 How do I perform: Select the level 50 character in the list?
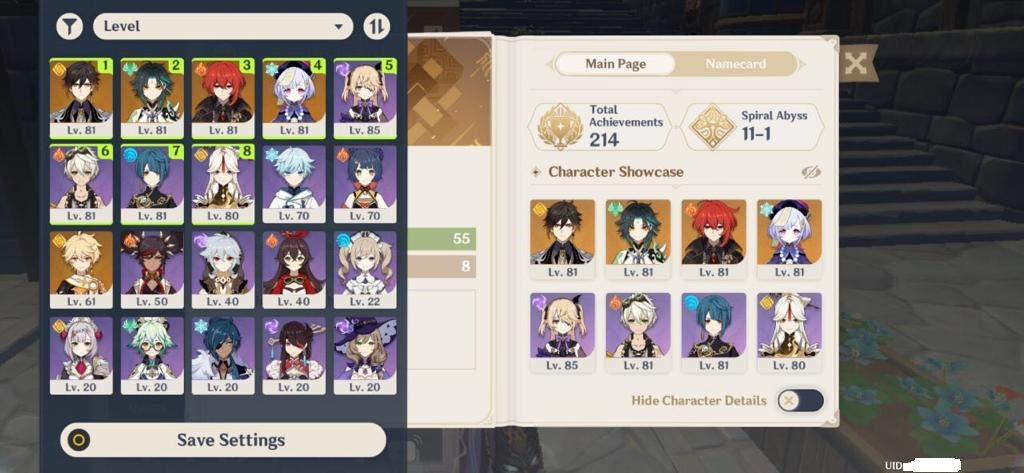[x=152, y=270]
